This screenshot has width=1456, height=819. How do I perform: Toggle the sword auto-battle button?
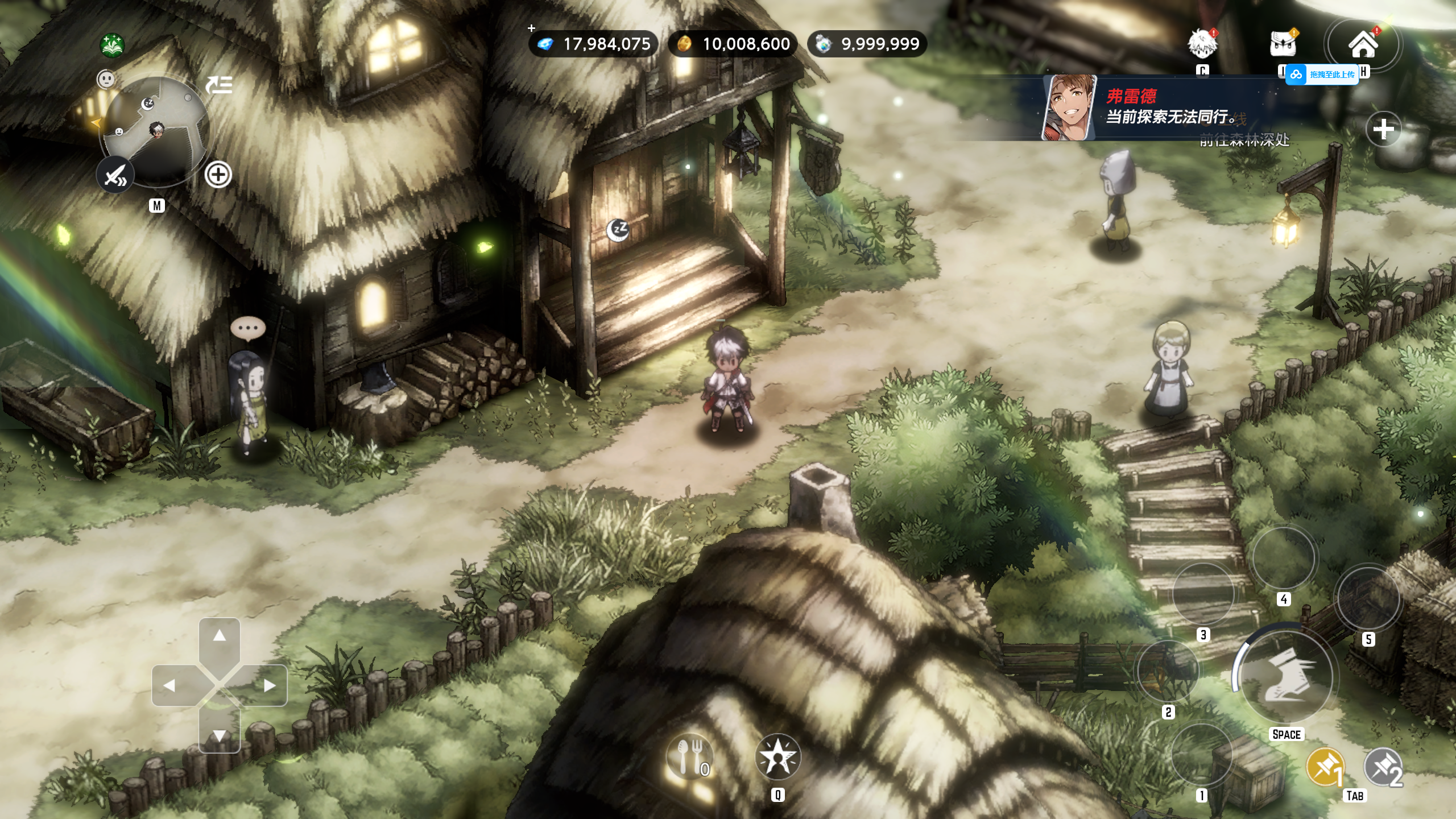(115, 175)
